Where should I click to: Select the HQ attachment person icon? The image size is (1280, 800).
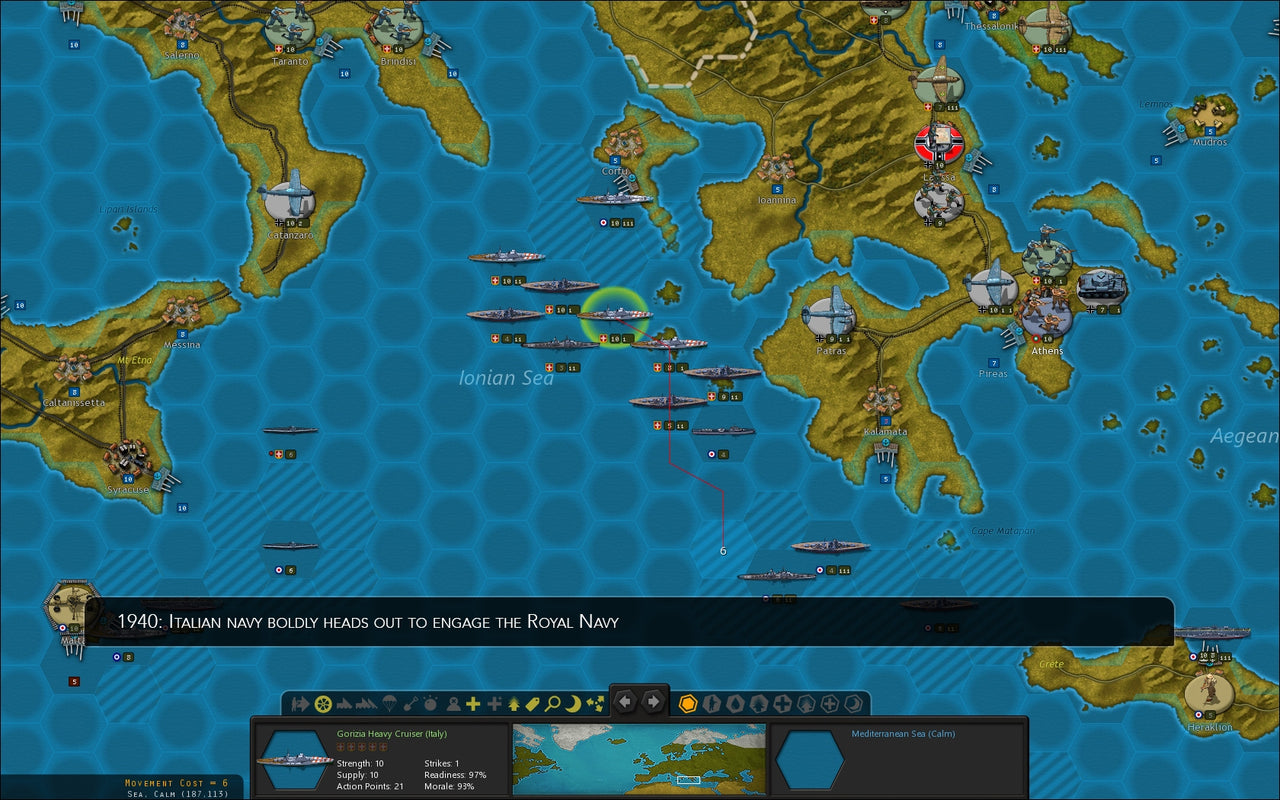click(x=453, y=703)
